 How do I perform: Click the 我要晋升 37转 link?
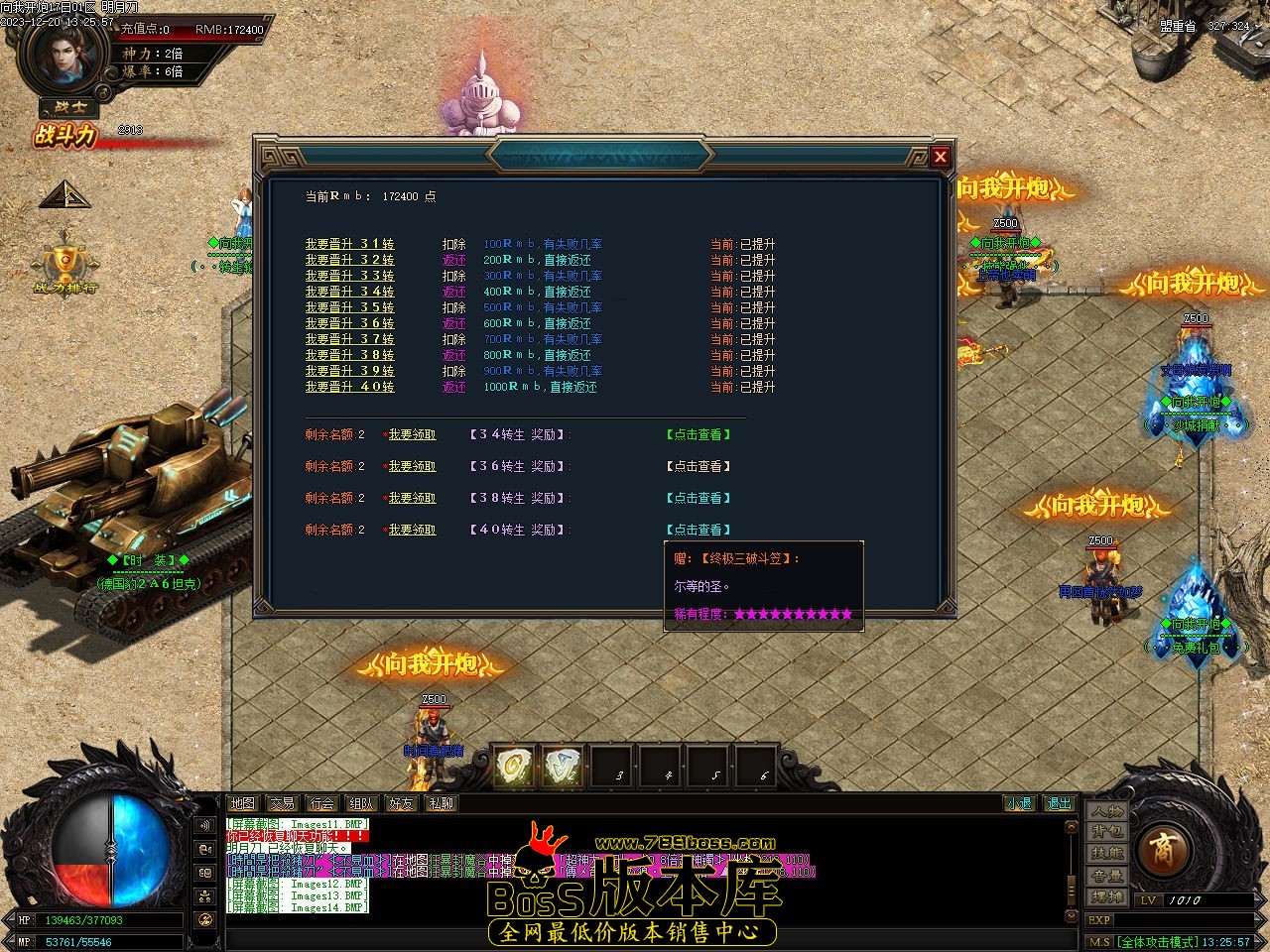[x=349, y=339]
